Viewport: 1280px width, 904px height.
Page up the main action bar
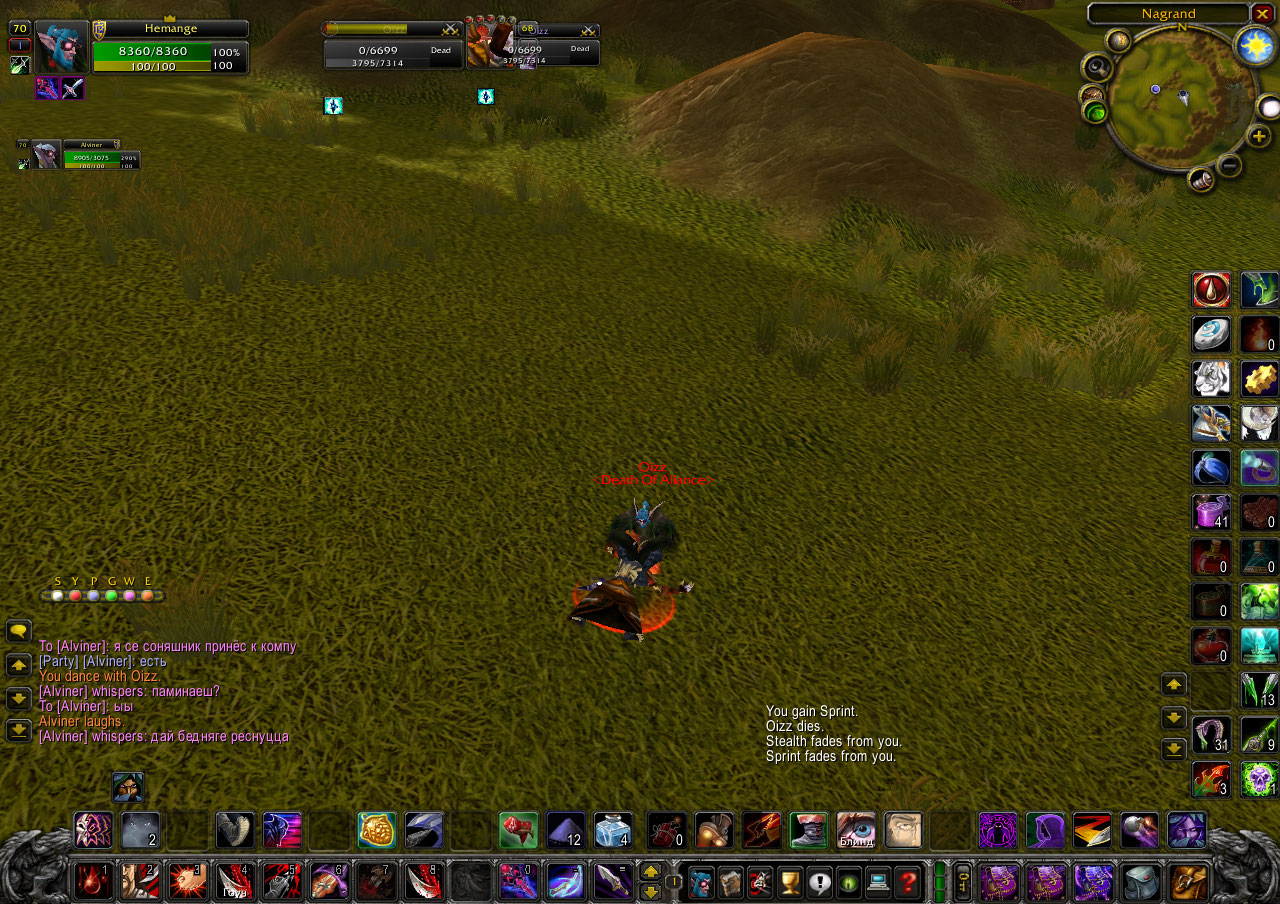point(650,872)
